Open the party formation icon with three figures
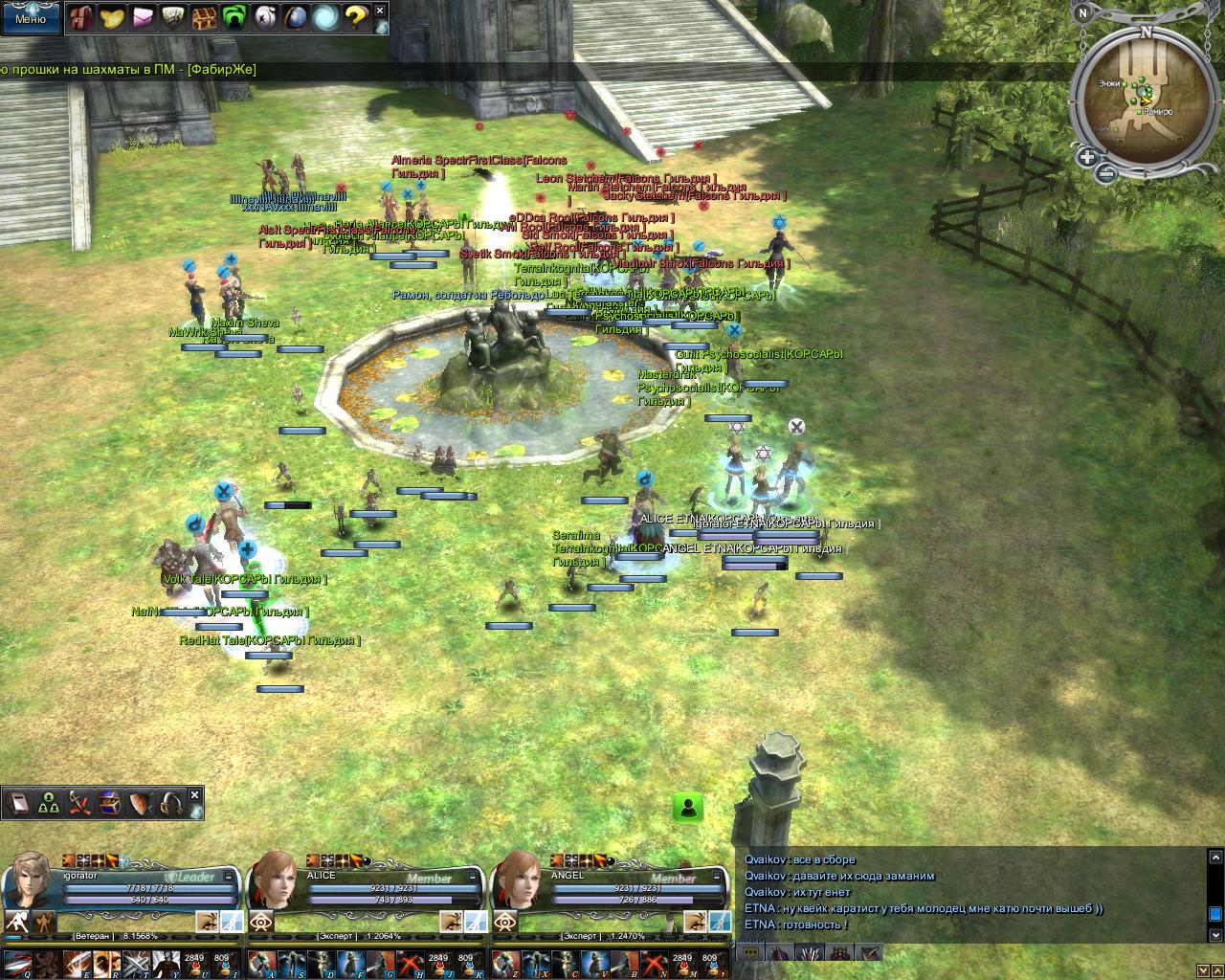1225x980 pixels. click(x=48, y=803)
